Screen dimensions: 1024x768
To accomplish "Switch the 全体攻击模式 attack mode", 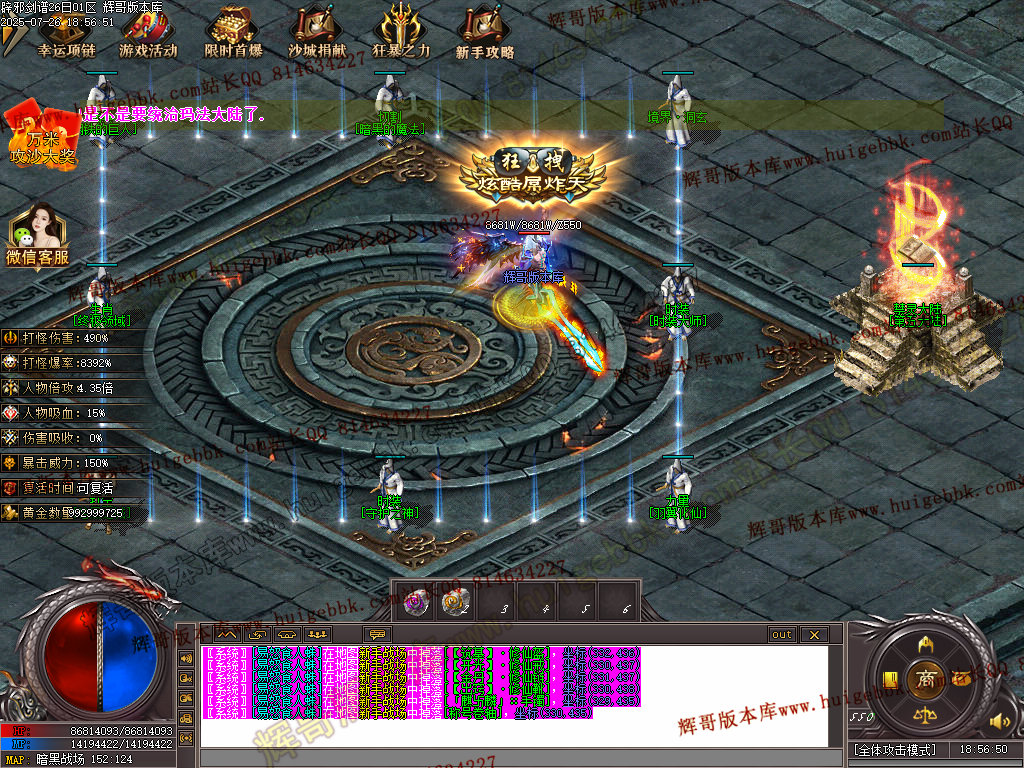I will click(895, 749).
